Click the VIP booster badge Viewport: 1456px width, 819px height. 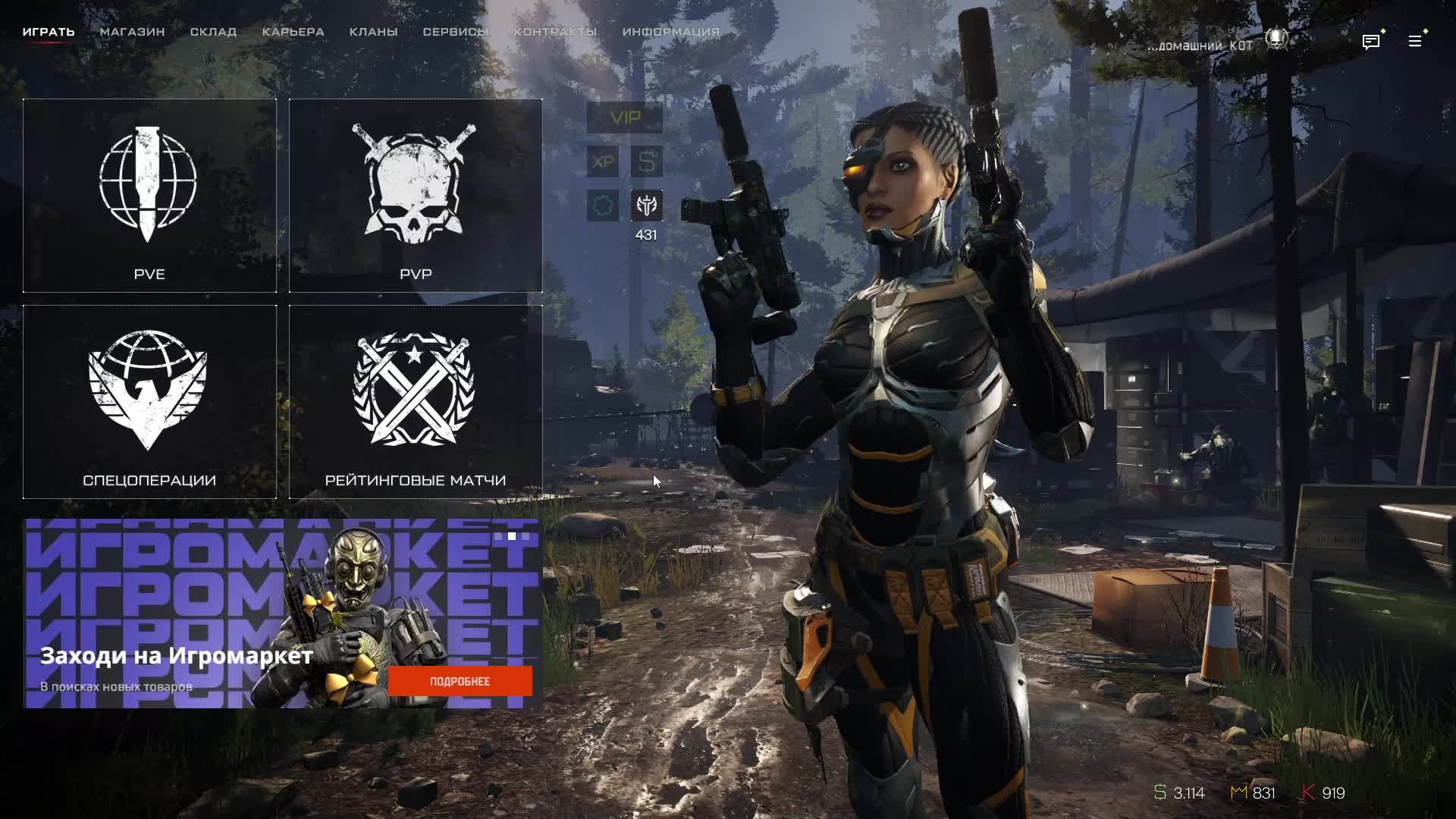tap(625, 118)
